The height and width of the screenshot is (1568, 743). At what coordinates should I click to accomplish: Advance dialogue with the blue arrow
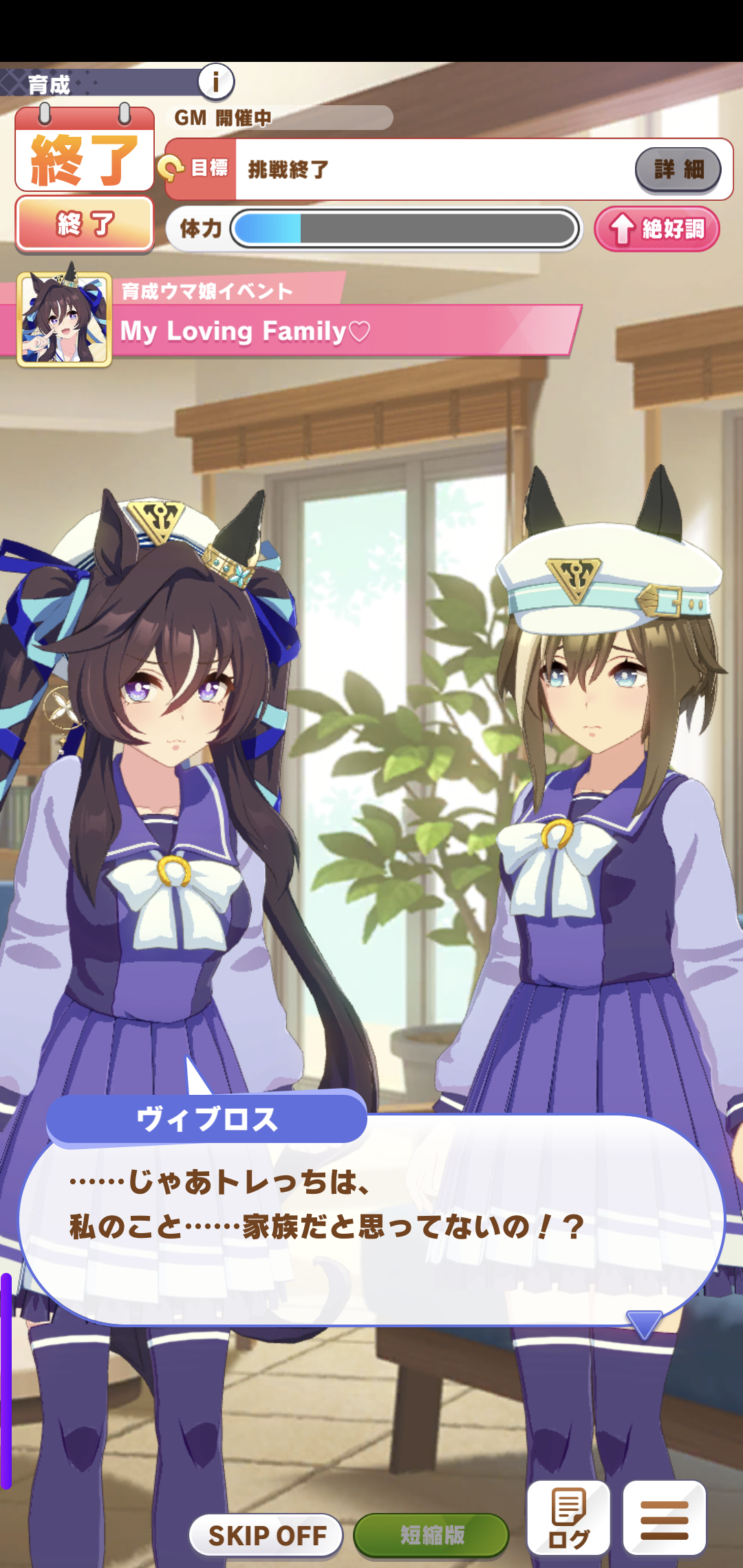pyautogui.click(x=644, y=1323)
